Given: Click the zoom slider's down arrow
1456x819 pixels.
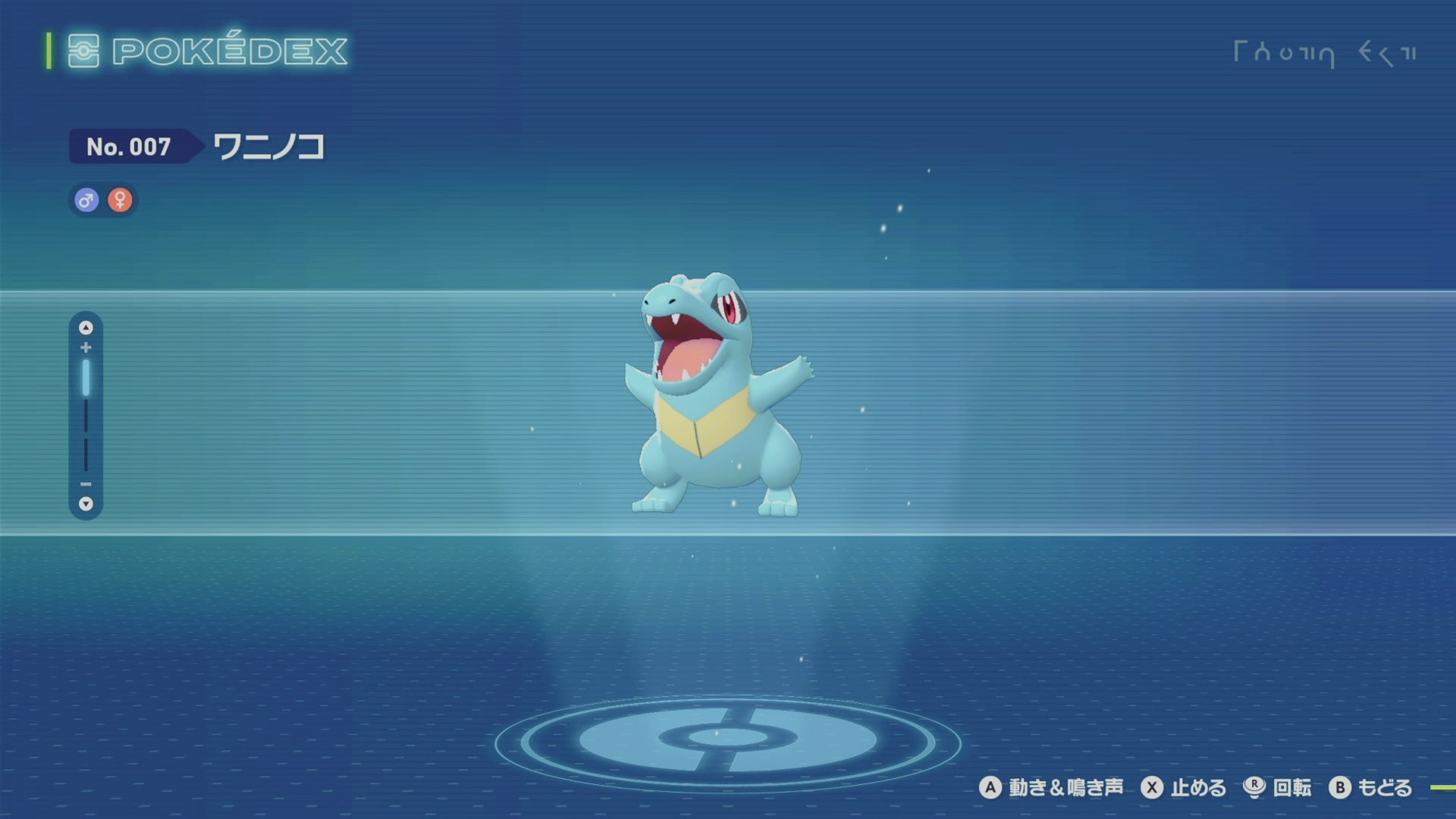Looking at the screenshot, I should pos(86,504).
